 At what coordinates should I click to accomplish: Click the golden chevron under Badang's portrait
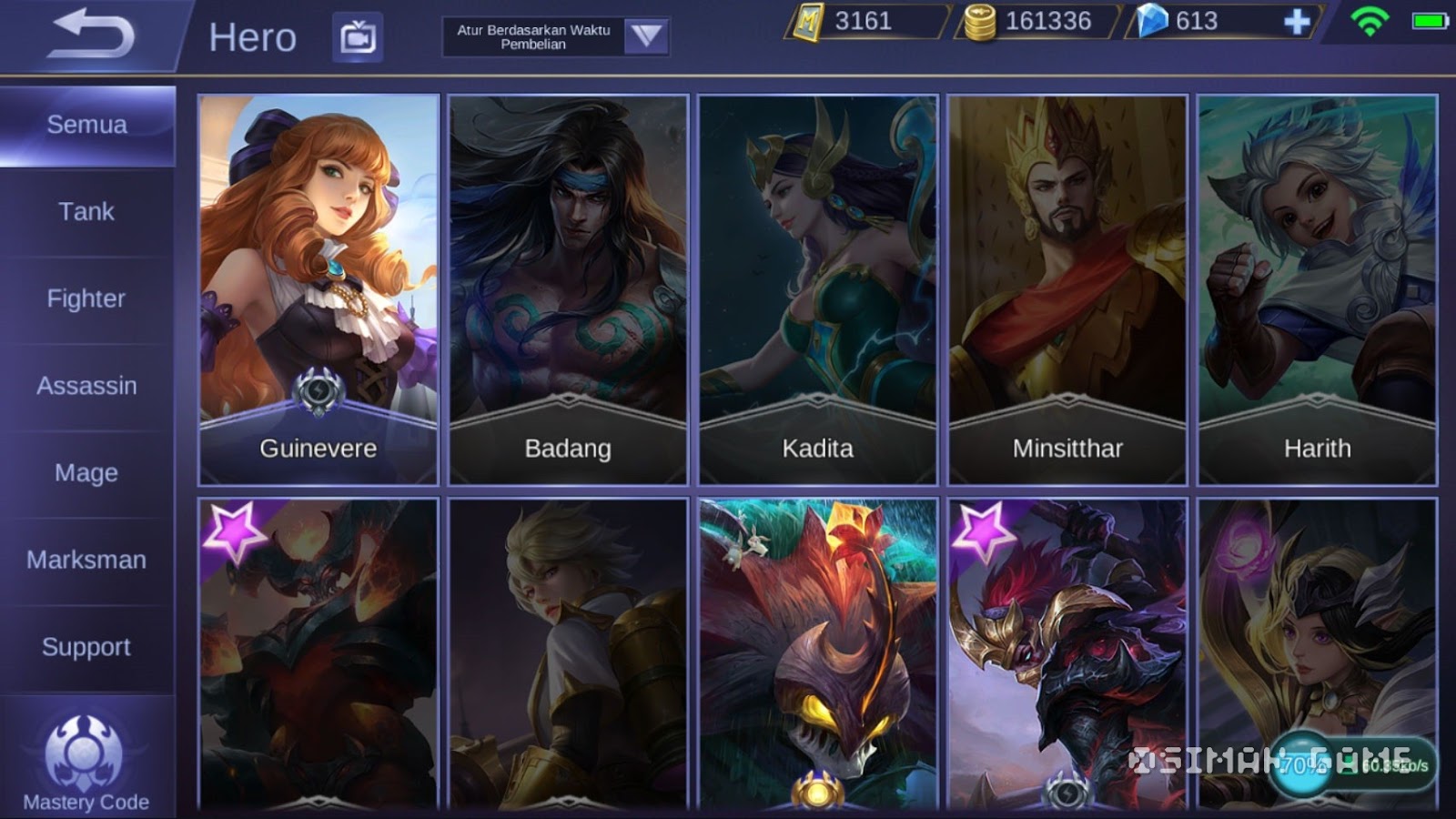click(x=567, y=399)
